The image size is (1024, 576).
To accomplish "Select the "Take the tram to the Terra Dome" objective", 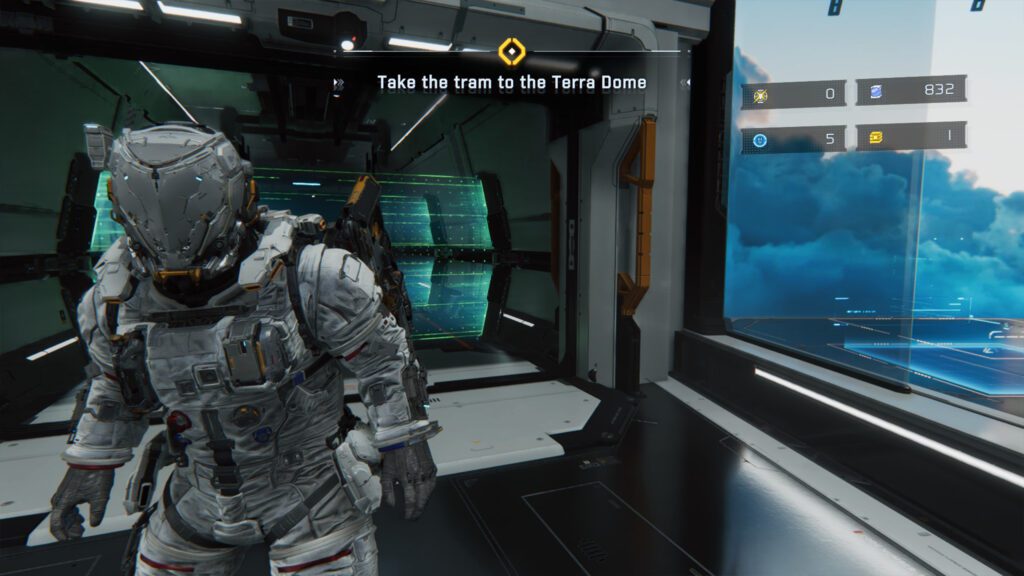I will tap(511, 82).
